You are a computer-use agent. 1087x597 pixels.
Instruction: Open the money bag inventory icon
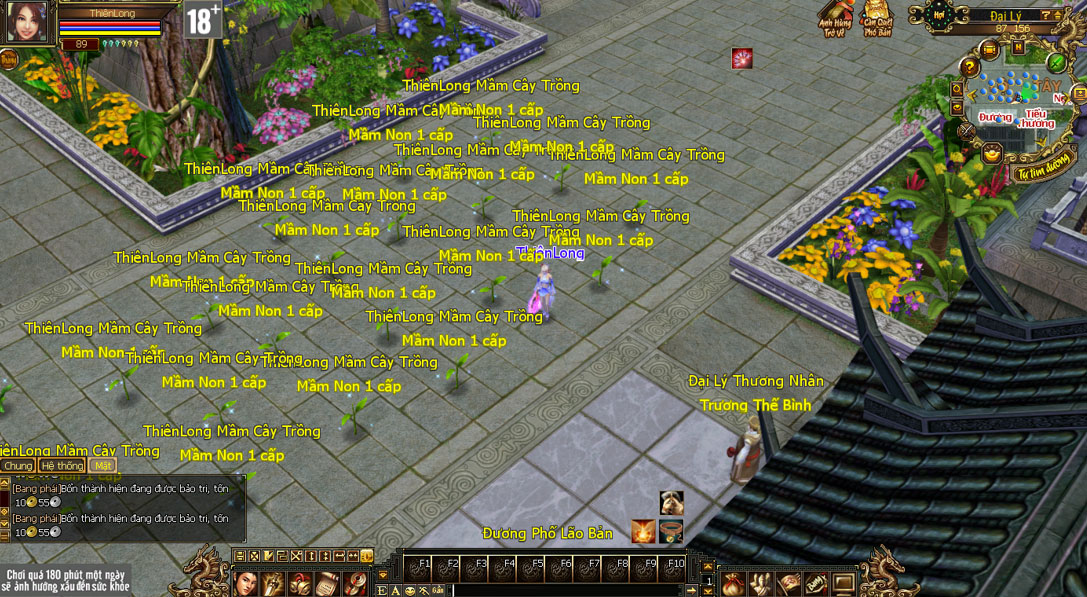pyautogui.click(x=733, y=583)
